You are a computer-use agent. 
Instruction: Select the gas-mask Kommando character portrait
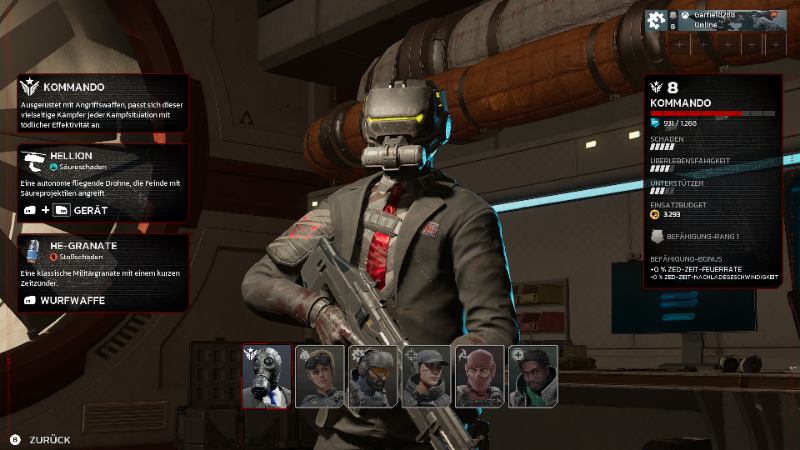click(267, 376)
